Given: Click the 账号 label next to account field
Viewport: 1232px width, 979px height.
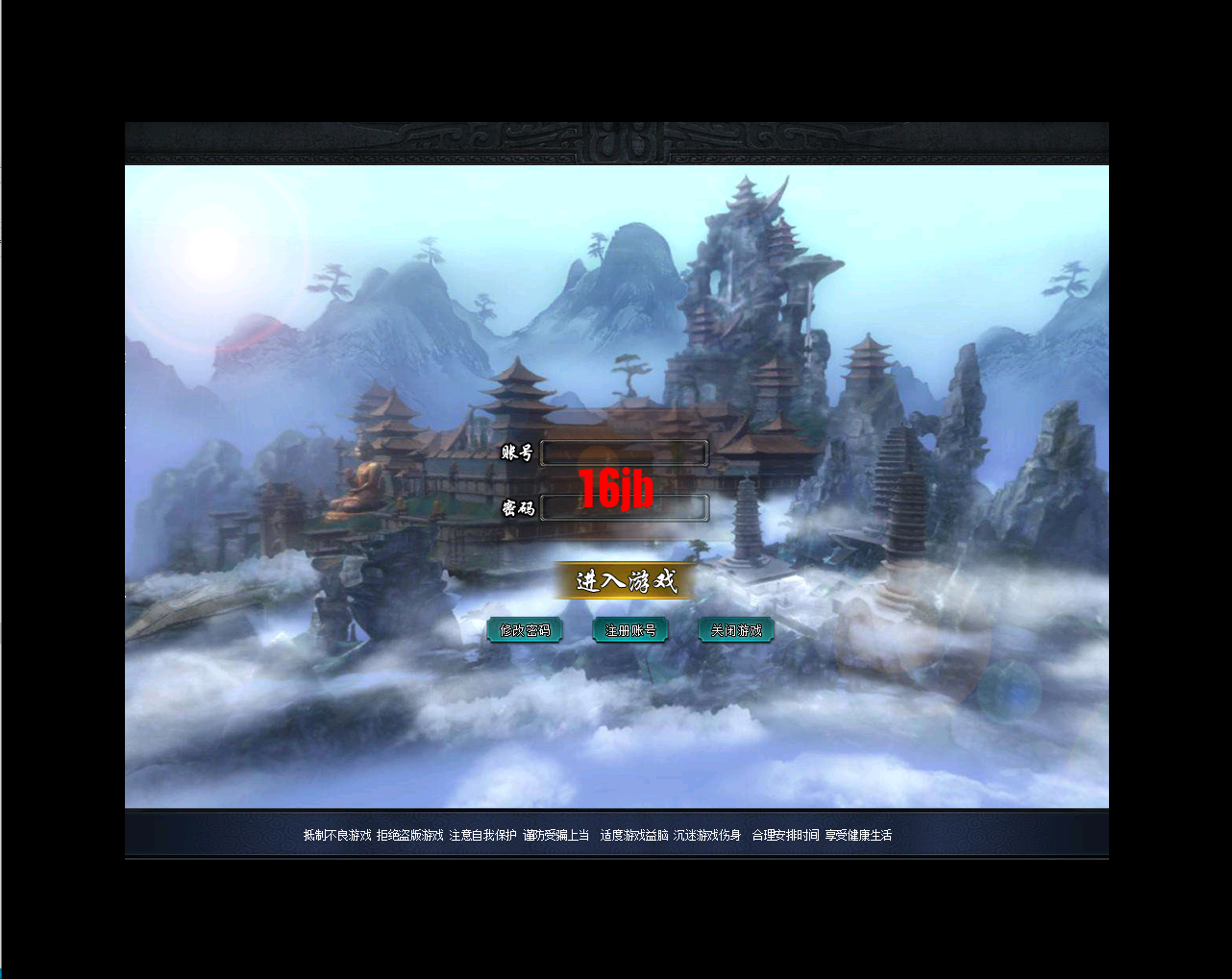Looking at the screenshot, I should click(x=517, y=452).
